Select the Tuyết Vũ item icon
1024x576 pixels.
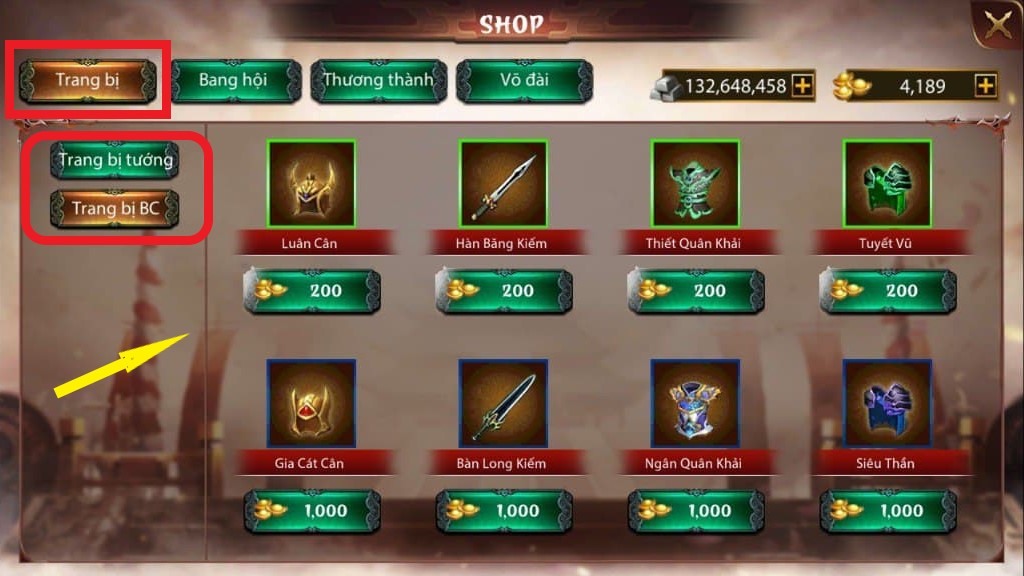pyautogui.click(x=887, y=184)
